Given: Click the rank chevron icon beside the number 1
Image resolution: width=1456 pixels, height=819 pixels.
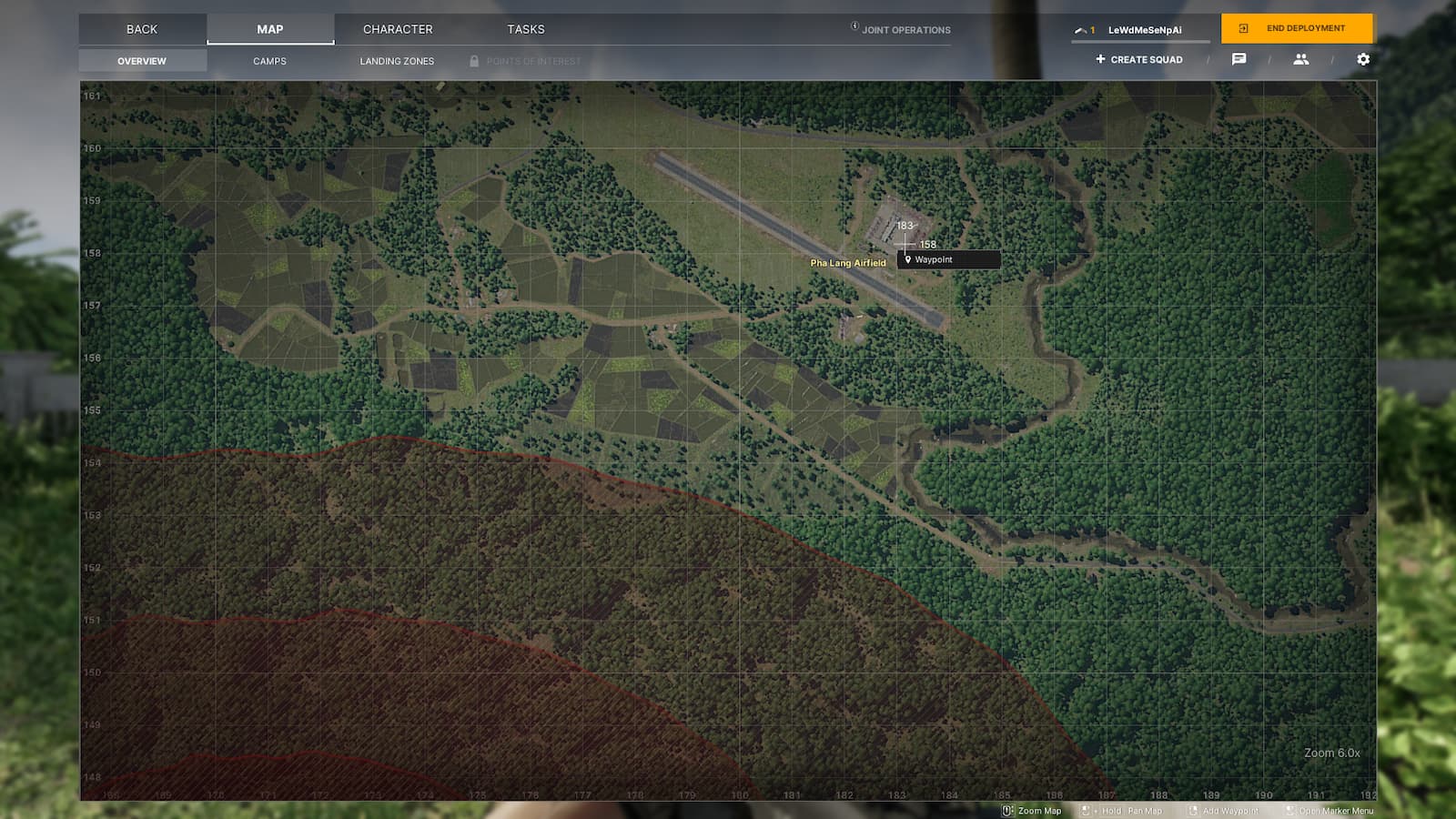Looking at the screenshot, I should click(1079, 29).
